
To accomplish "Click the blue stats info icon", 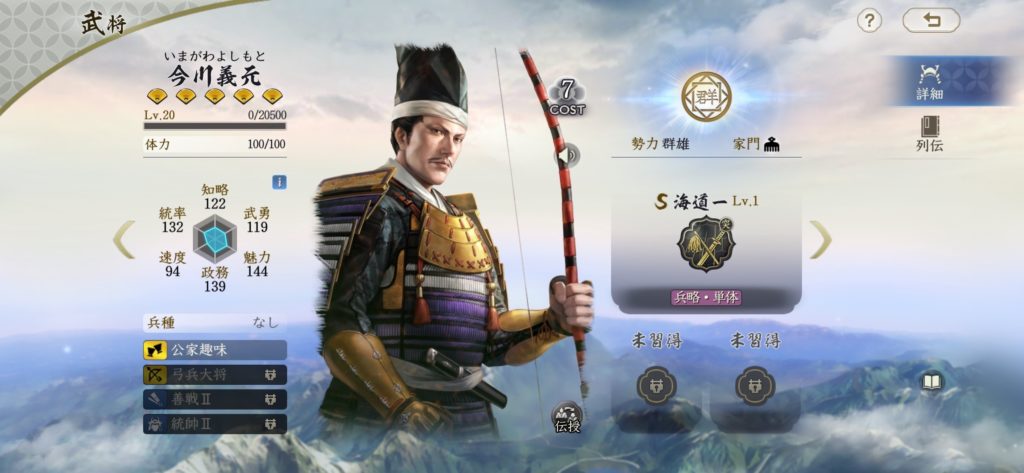I will [x=279, y=182].
